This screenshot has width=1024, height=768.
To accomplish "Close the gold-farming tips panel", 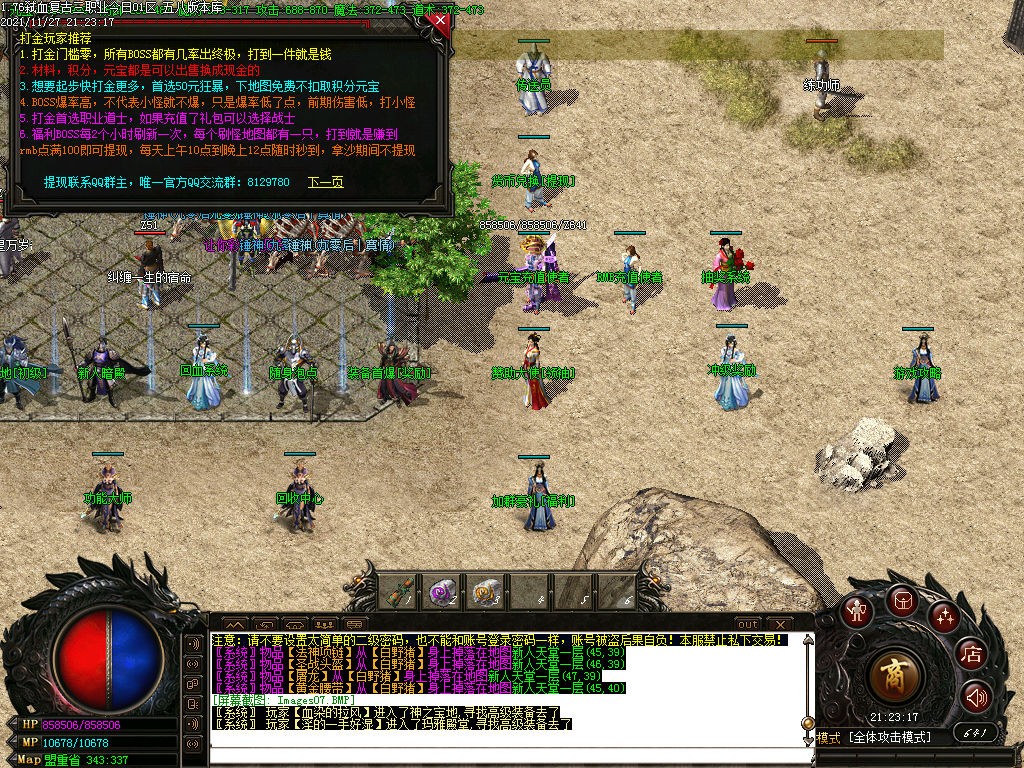I will click(x=437, y=19).
